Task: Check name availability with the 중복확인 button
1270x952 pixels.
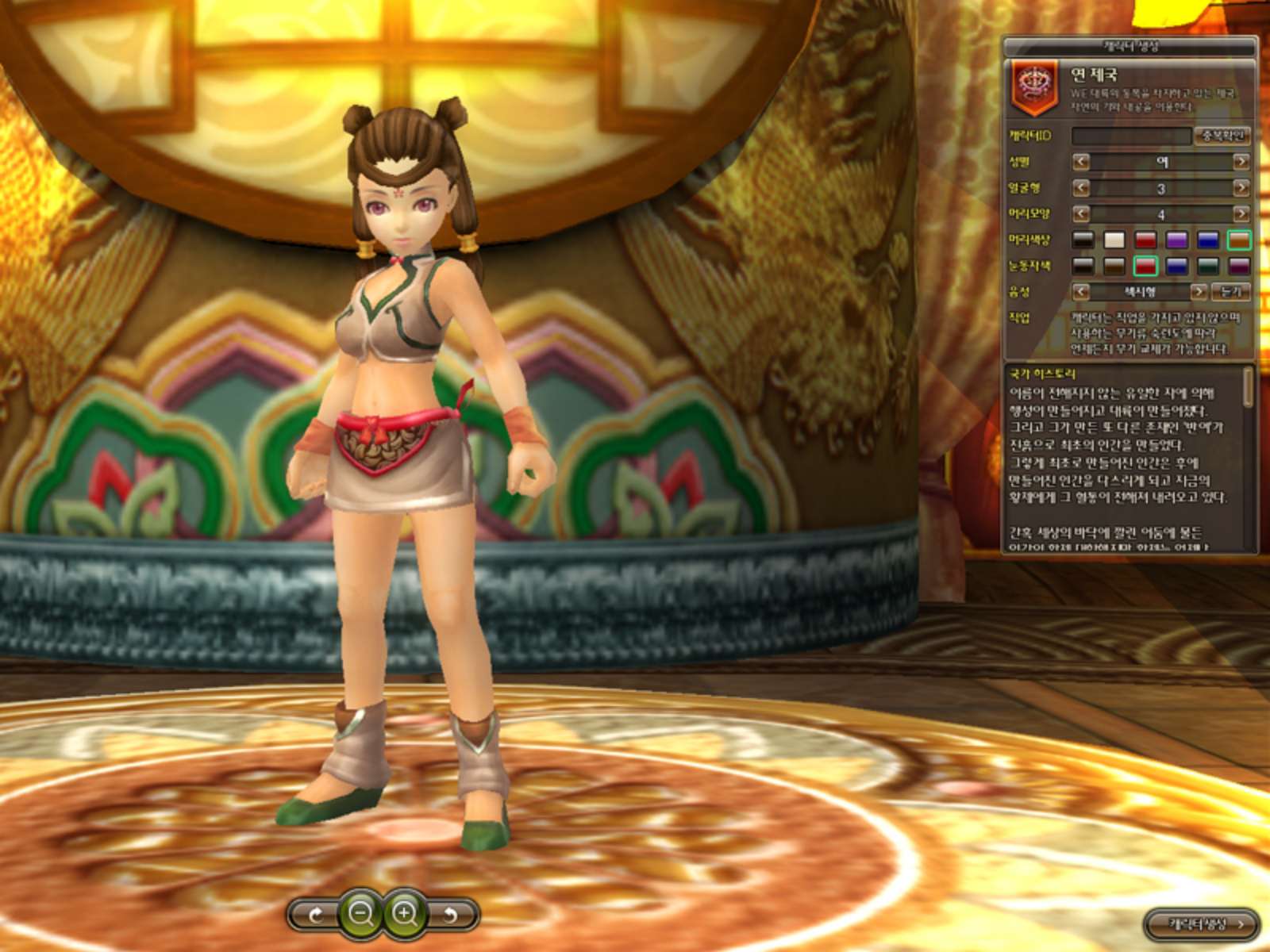Action: coord(1222,136)
